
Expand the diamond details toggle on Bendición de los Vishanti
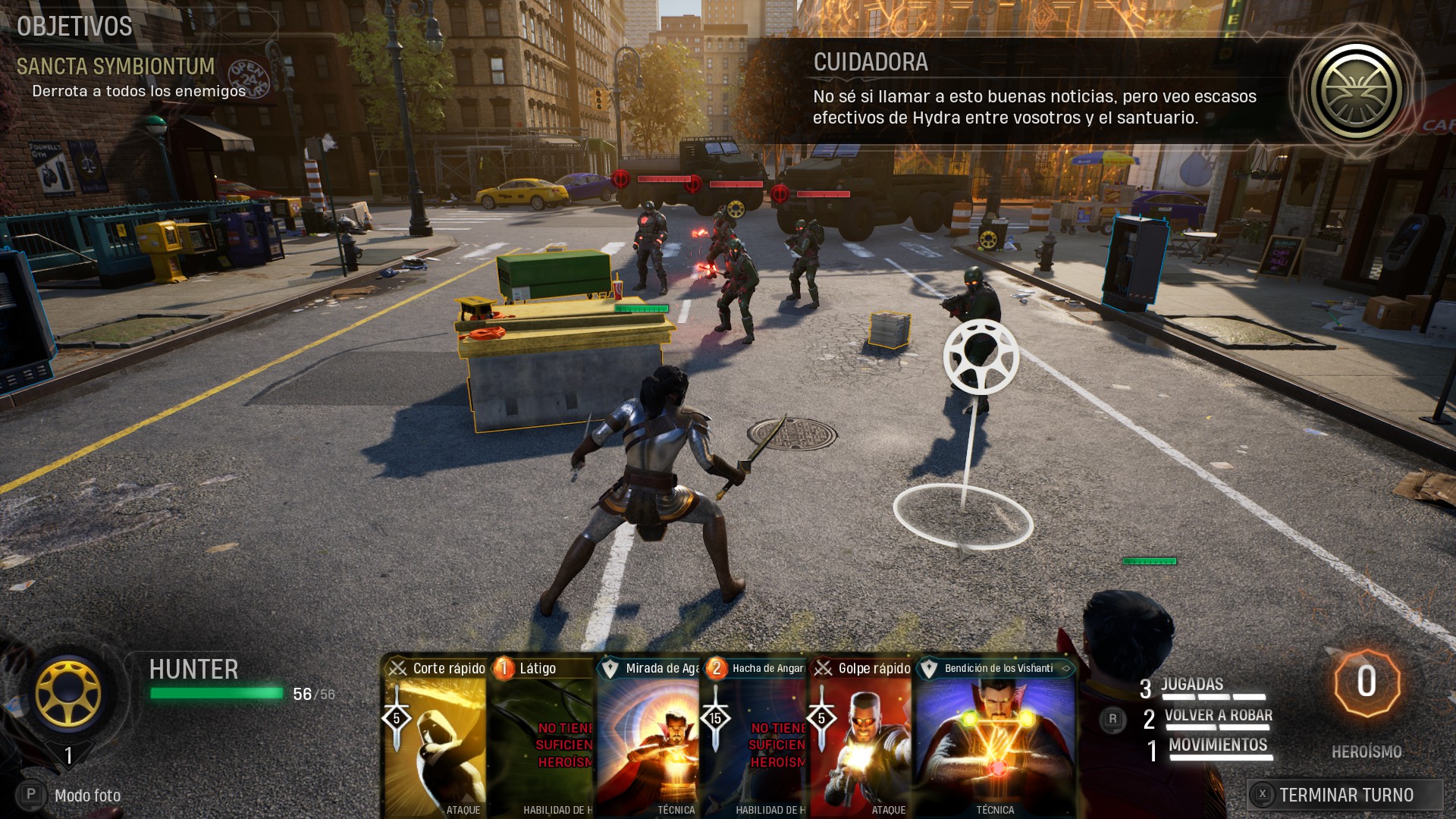click(x=1066, y=669)
